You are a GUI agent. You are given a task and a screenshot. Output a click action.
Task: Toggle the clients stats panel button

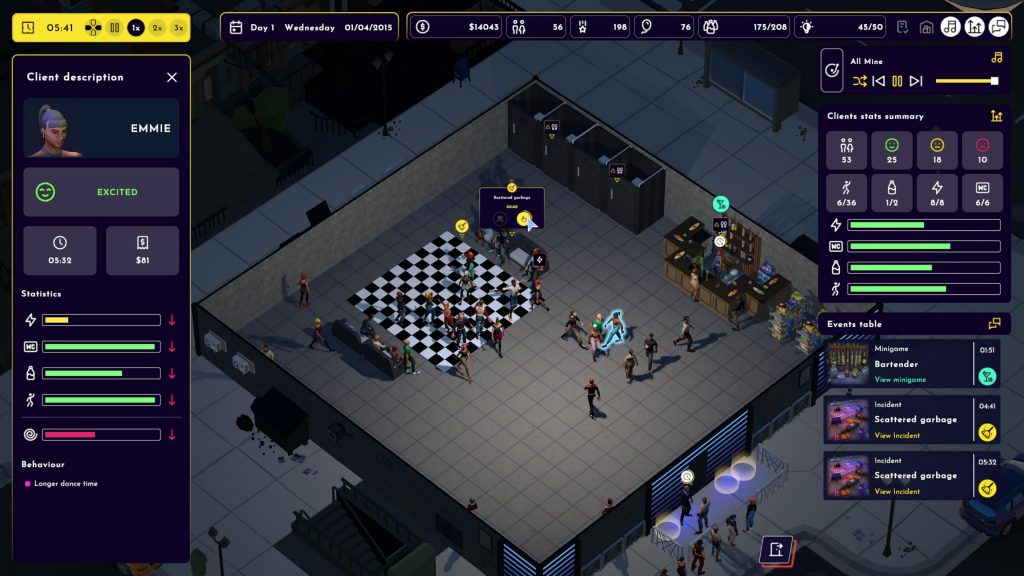[x=974, y=27]
